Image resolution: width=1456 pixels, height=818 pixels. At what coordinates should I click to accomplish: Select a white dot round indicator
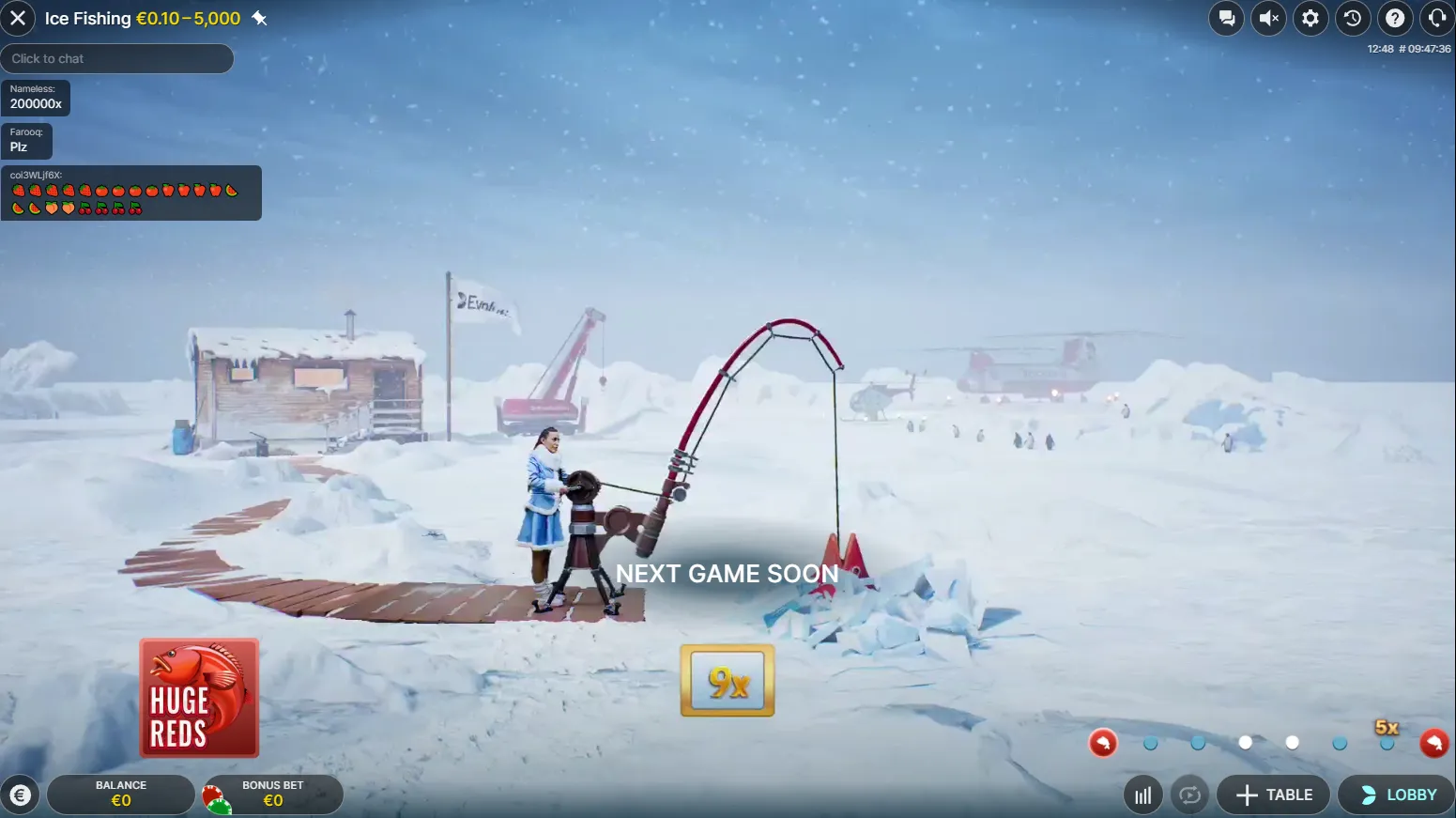[1246, 743]
